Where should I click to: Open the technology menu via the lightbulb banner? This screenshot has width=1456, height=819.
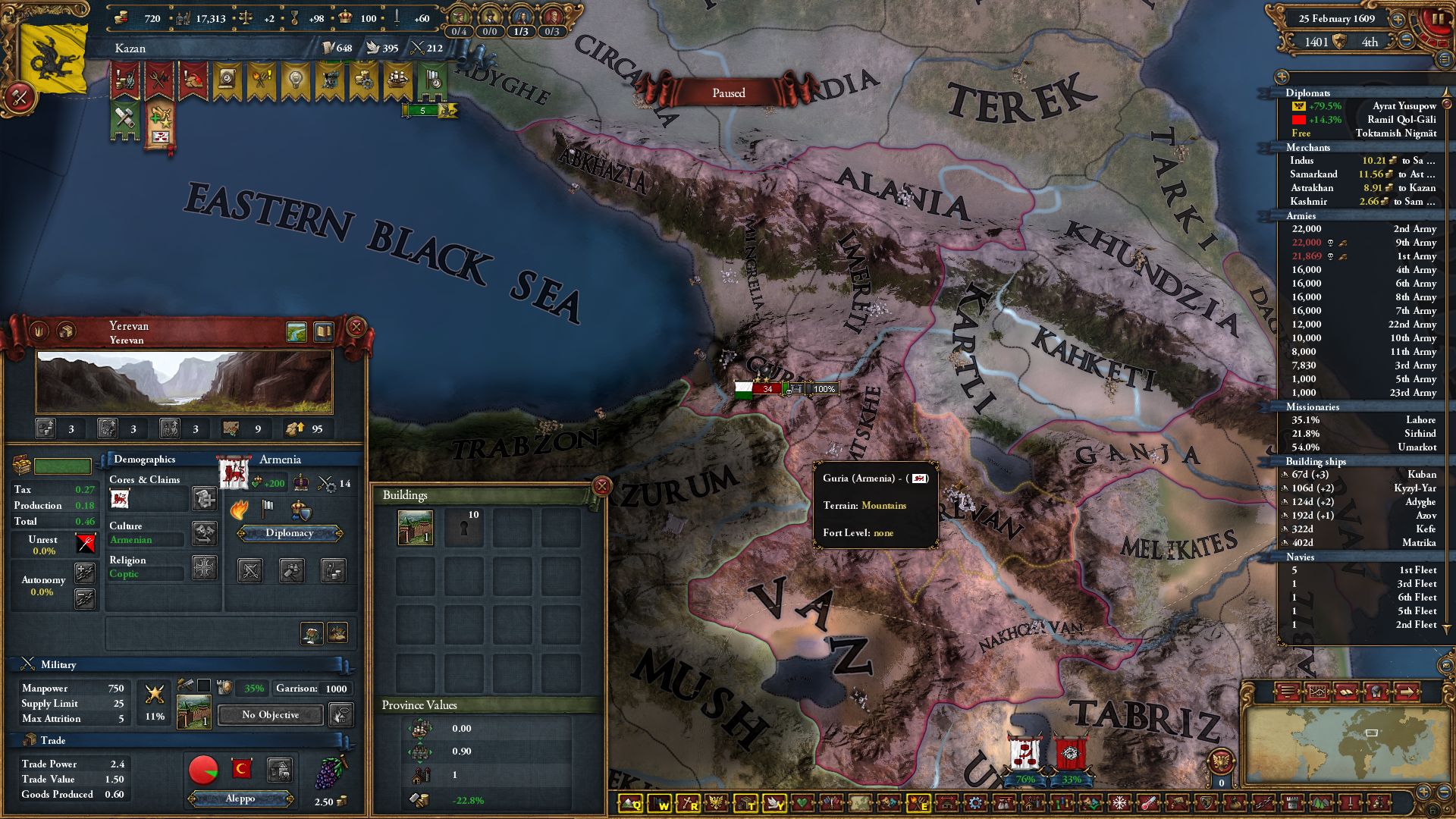[x=297, y=80]
